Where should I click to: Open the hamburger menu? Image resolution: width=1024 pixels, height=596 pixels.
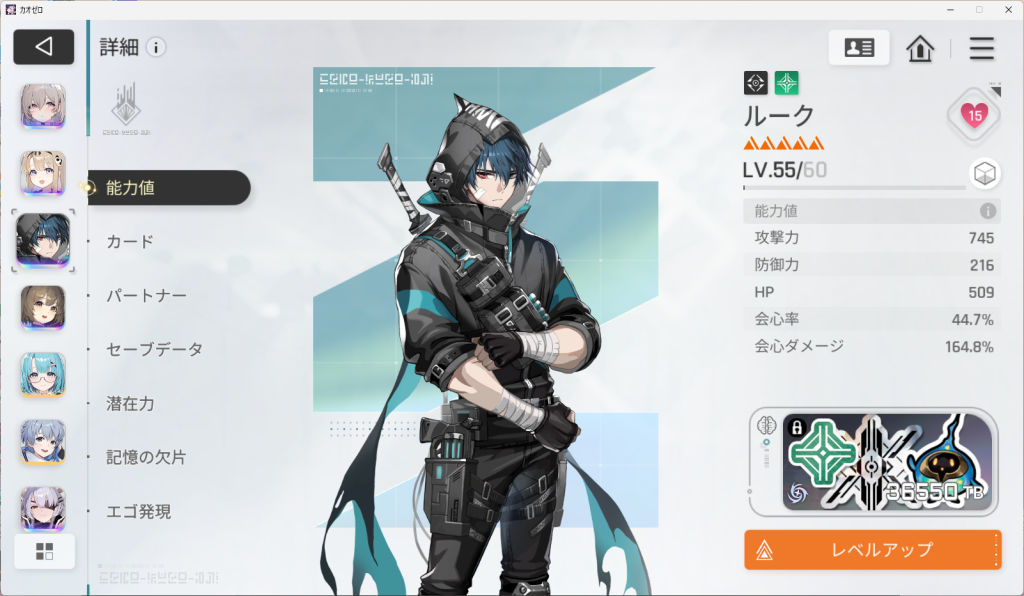tap(982, 48)
